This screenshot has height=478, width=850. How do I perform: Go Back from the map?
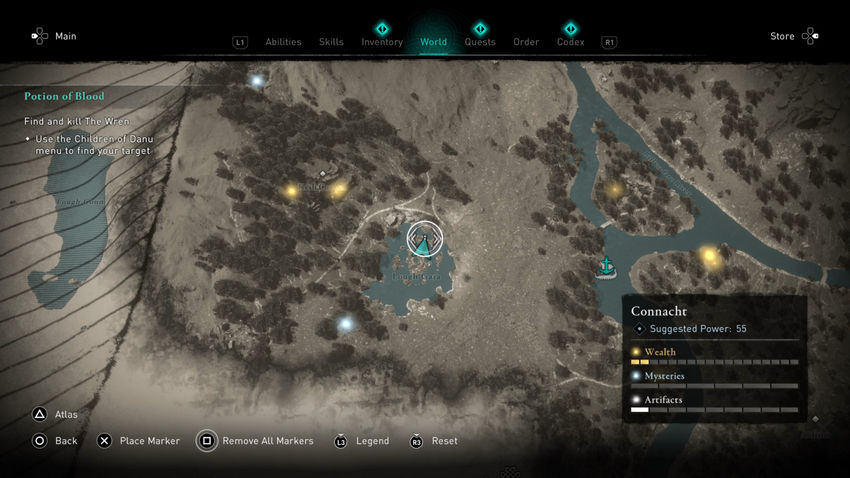pyautogui.click(x=55, y=441)
